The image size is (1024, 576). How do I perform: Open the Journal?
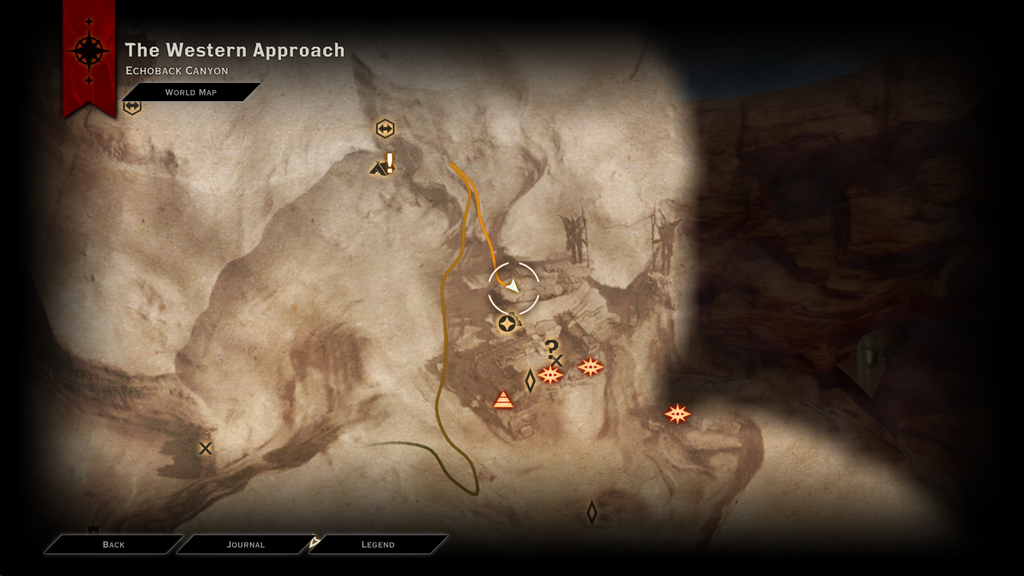click(x=245, y=544)
